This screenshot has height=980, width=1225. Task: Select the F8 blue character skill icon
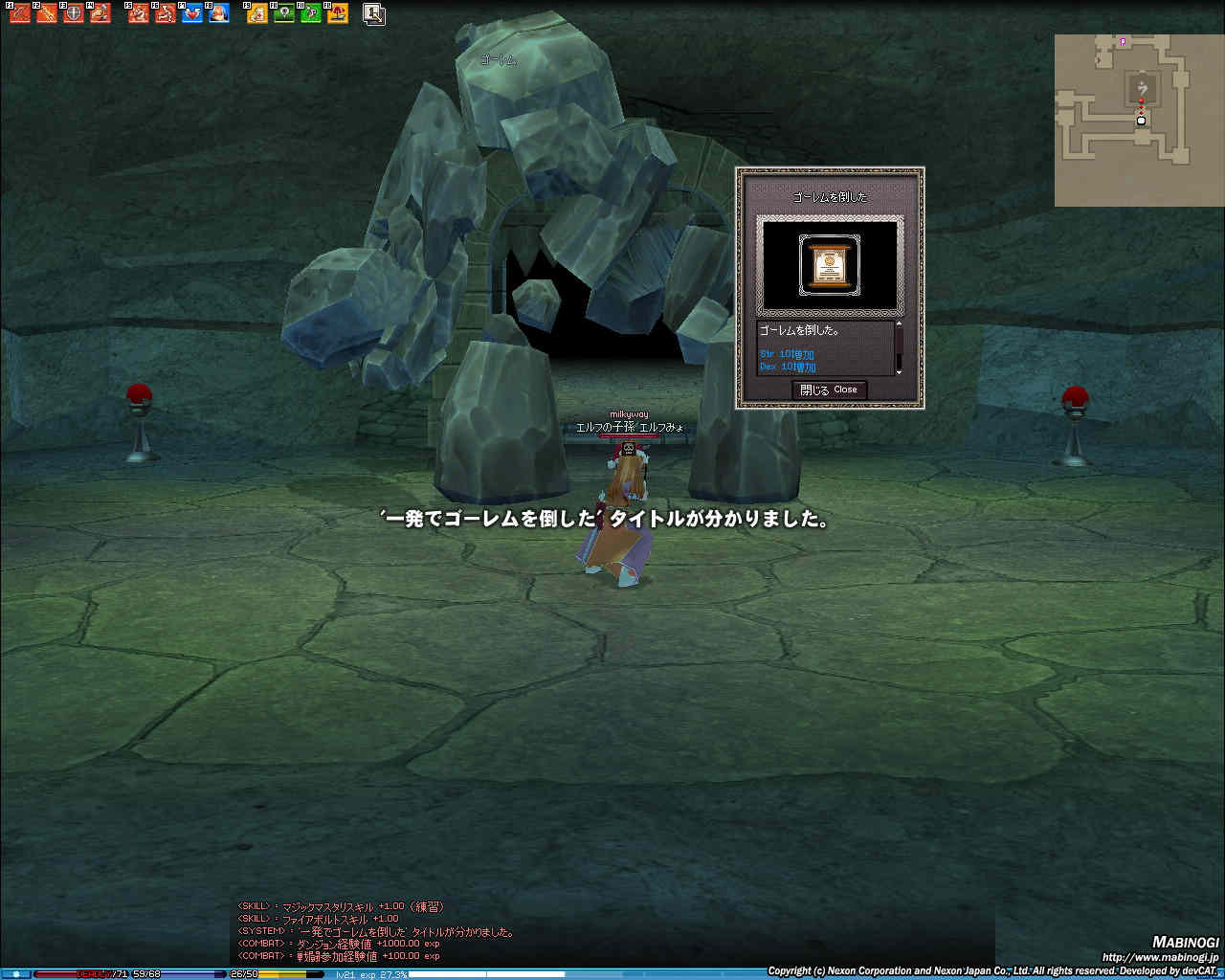pyautogui.click(x=219, y=13)
